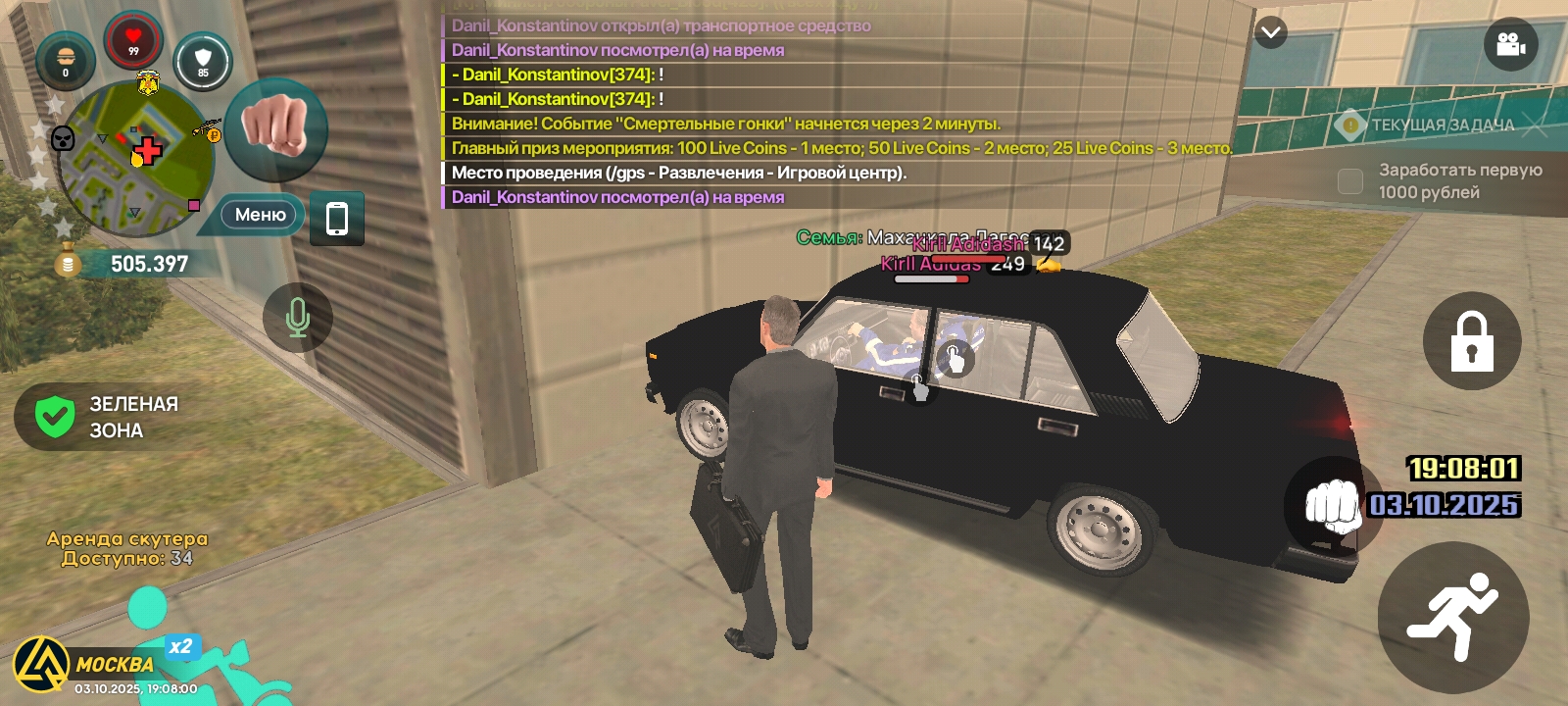Expand the warning icon on Текущая задача

[1351, 124]
